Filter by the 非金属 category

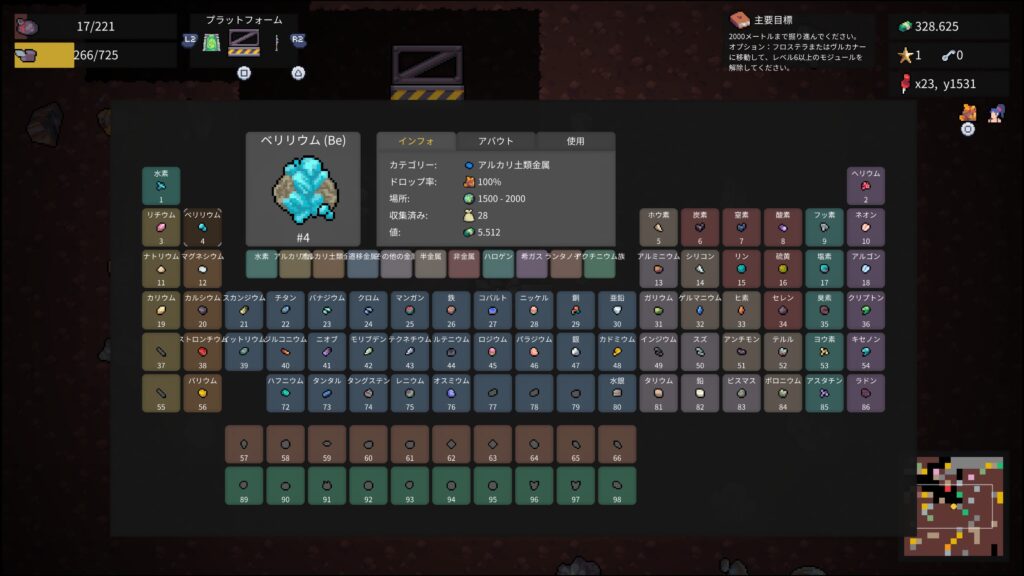click(464, 264)
